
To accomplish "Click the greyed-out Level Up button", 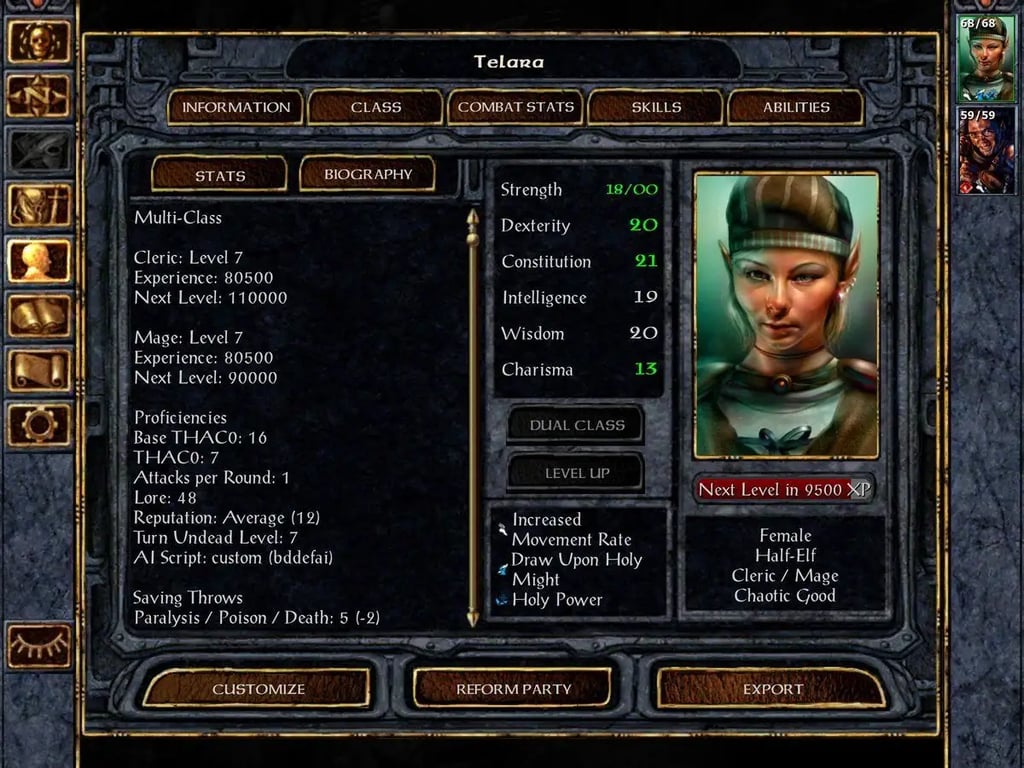I will point(576,473).
